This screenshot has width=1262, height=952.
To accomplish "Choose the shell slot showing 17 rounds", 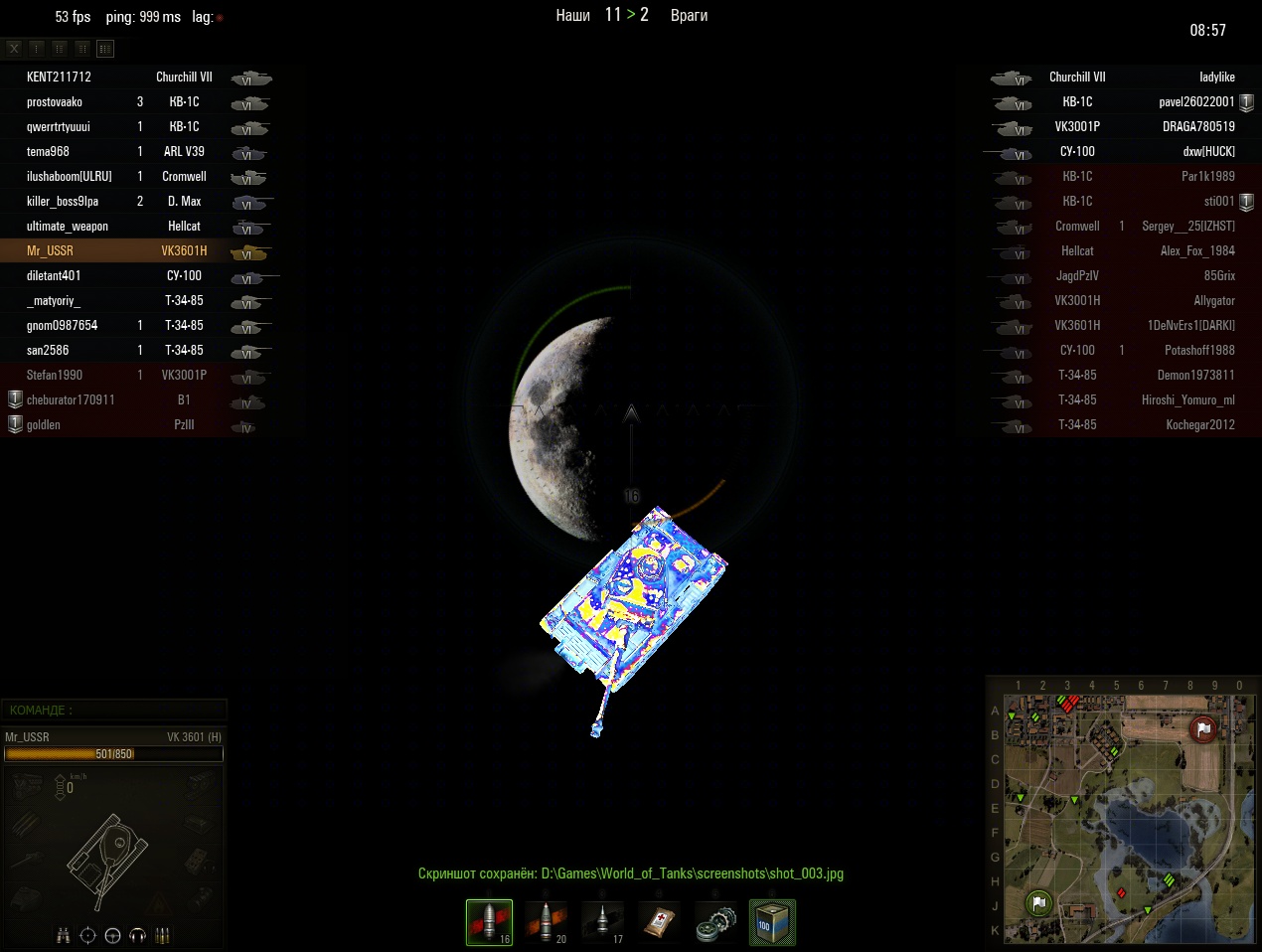I will 602,922.
